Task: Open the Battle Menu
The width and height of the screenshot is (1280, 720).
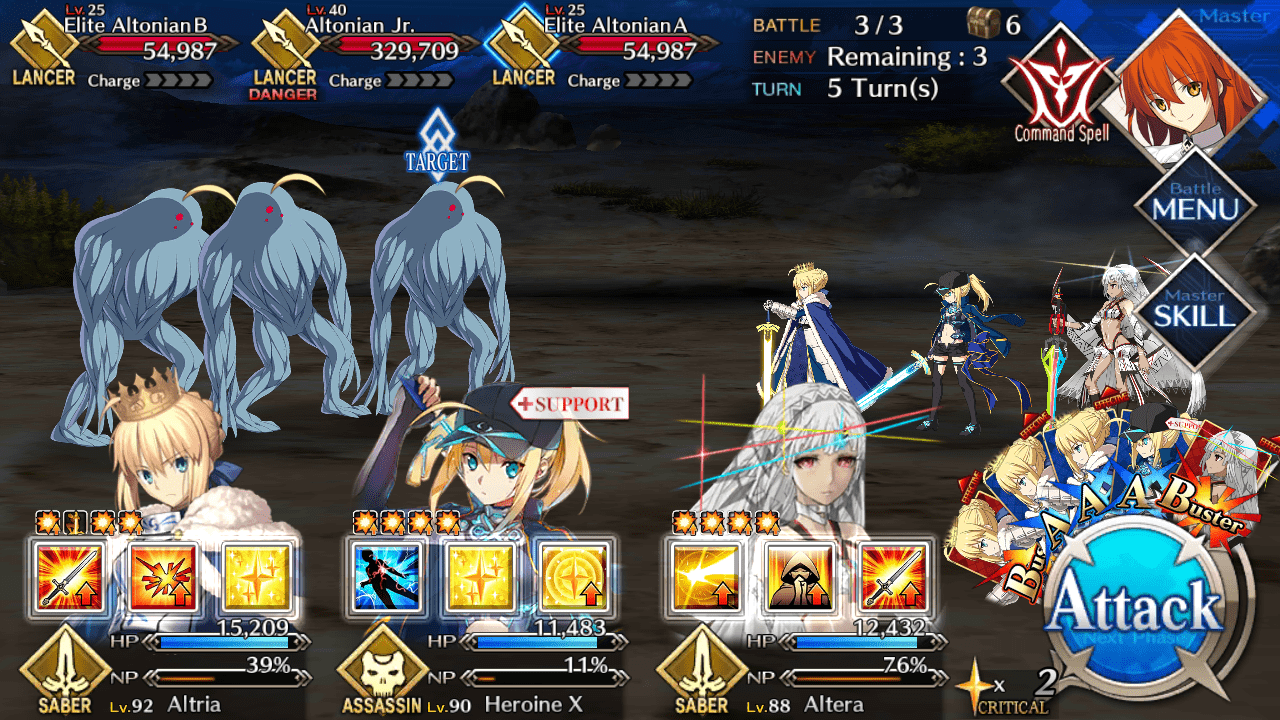Action: pos(1195,202)
